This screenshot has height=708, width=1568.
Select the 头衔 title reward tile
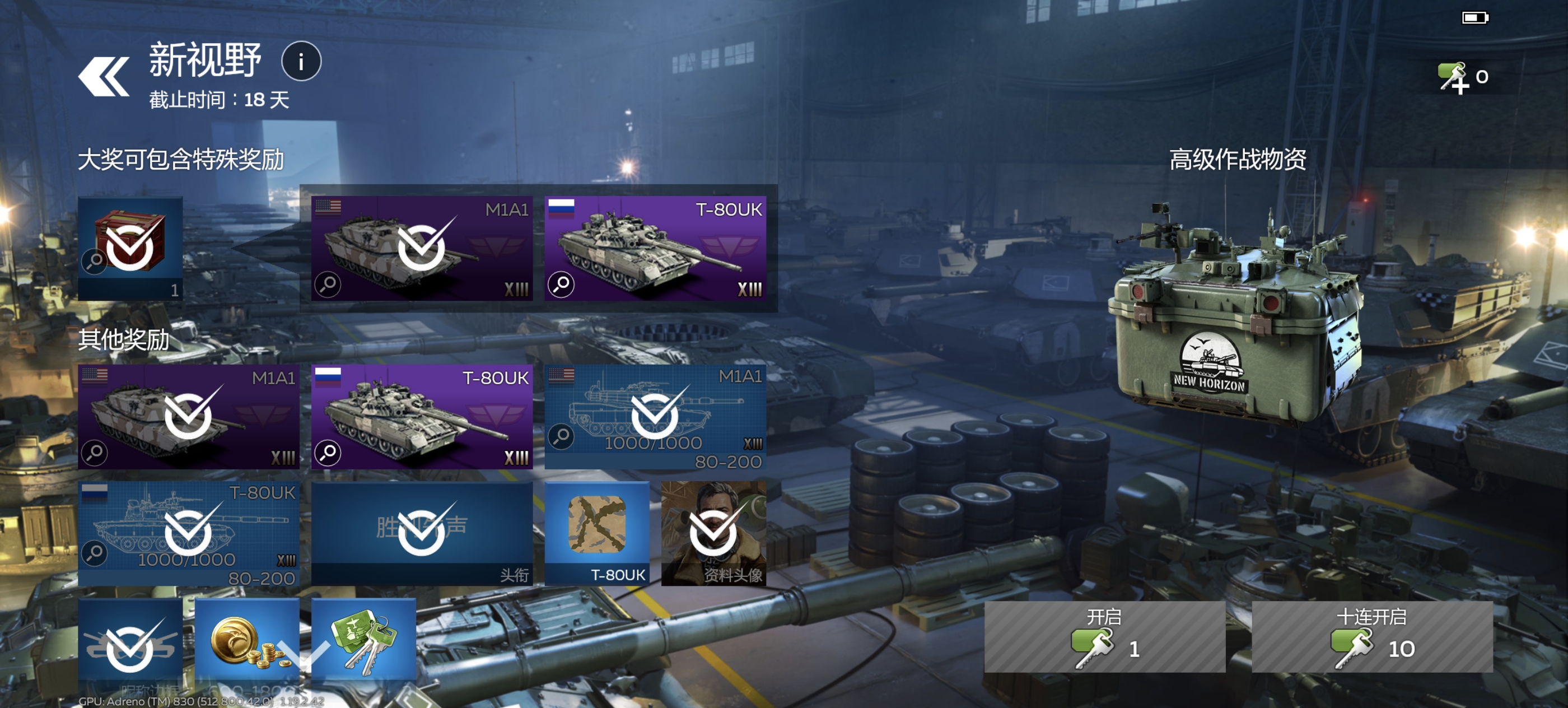point(421,533)
